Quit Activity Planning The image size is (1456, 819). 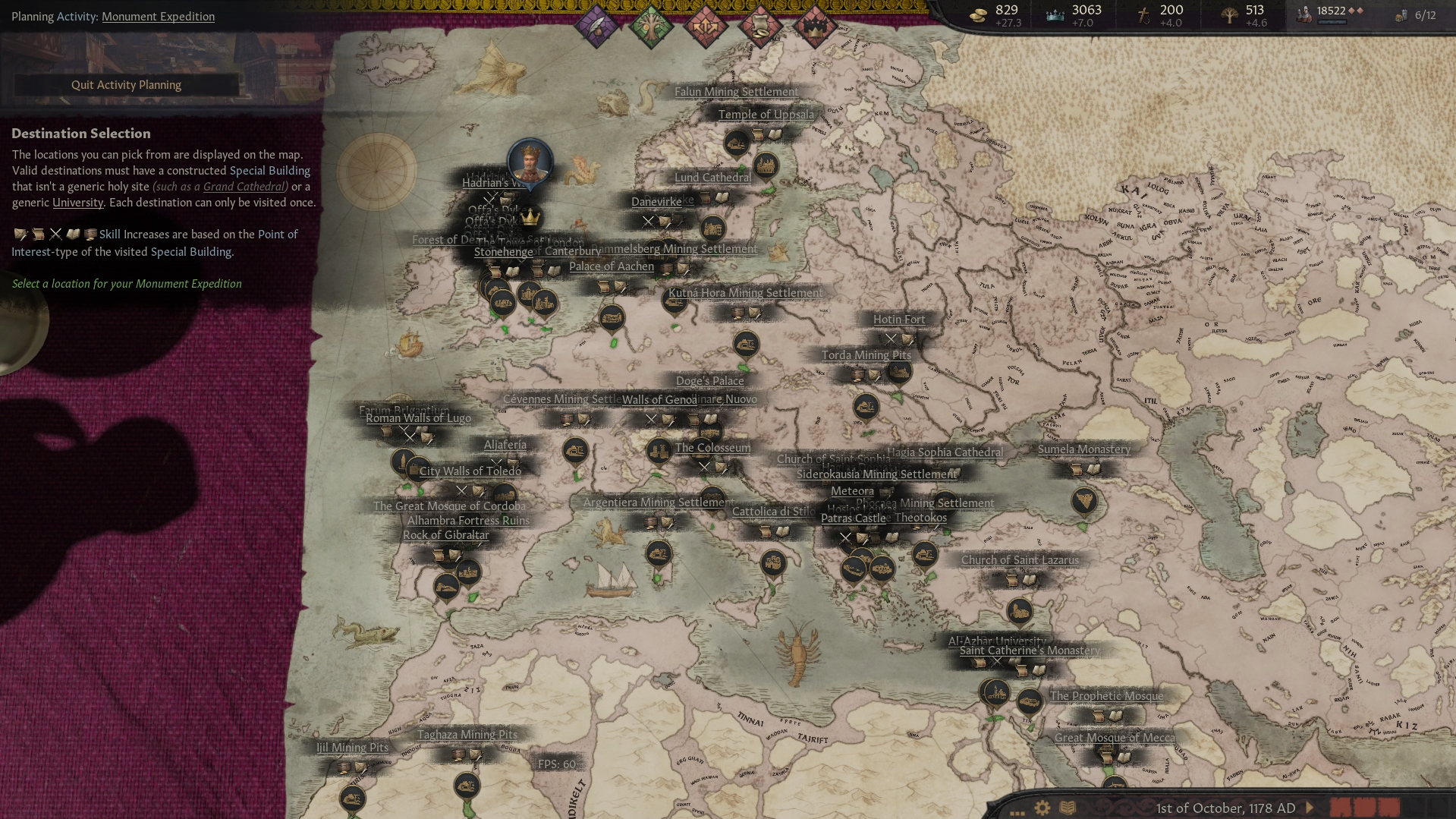click(126, 85)
